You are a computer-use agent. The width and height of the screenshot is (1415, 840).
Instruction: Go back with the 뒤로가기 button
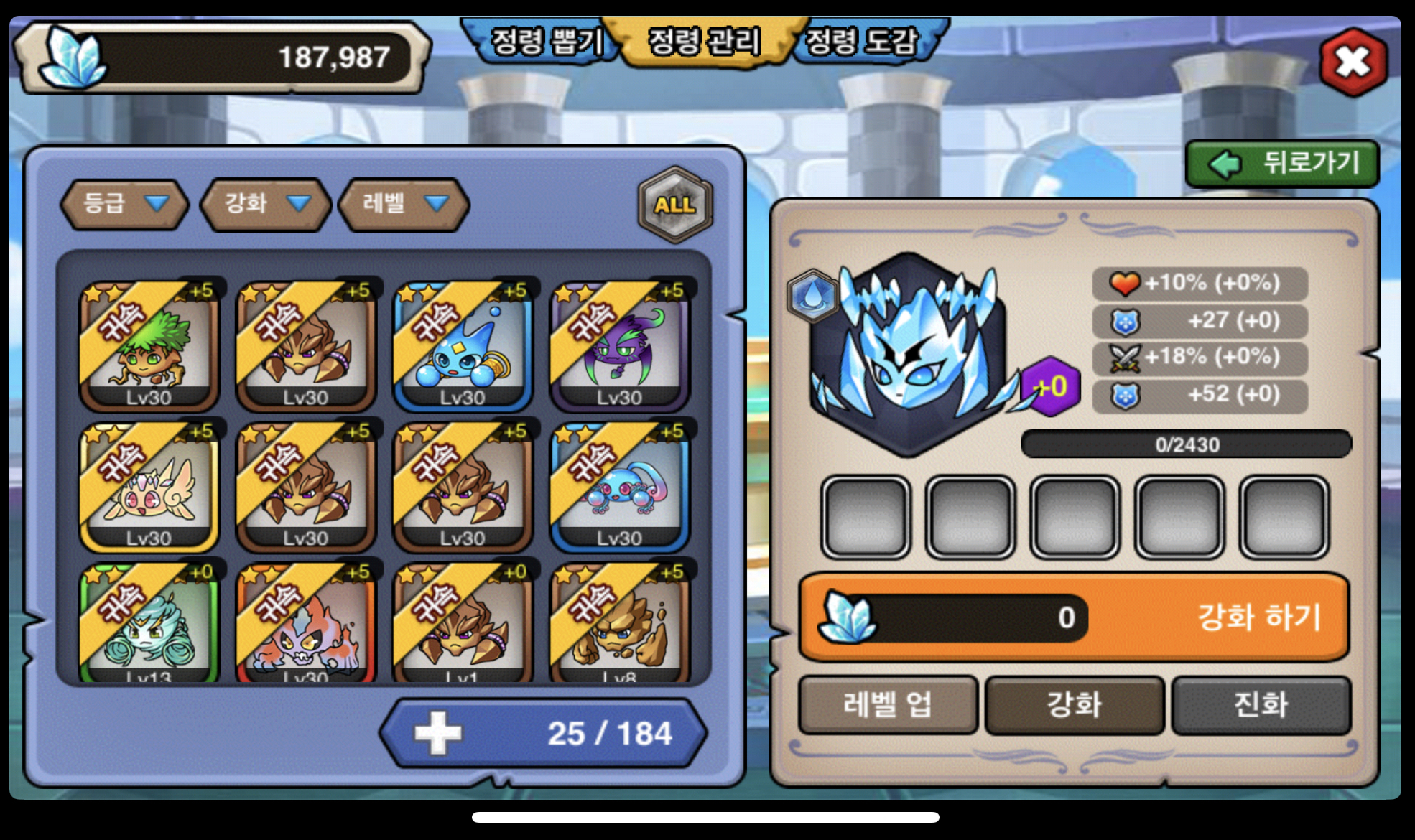1282,163
